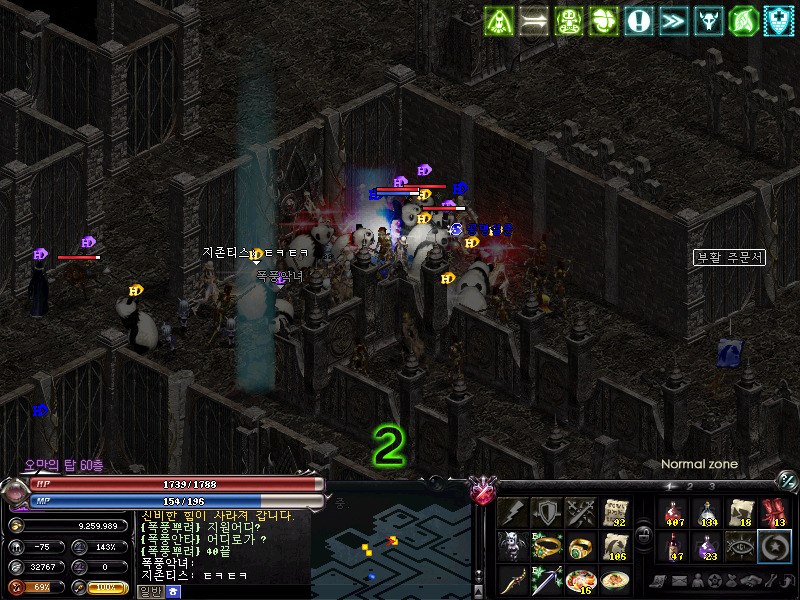
Task: Select the red scroll bundle with 13
Action: click(x=774, y=513)
